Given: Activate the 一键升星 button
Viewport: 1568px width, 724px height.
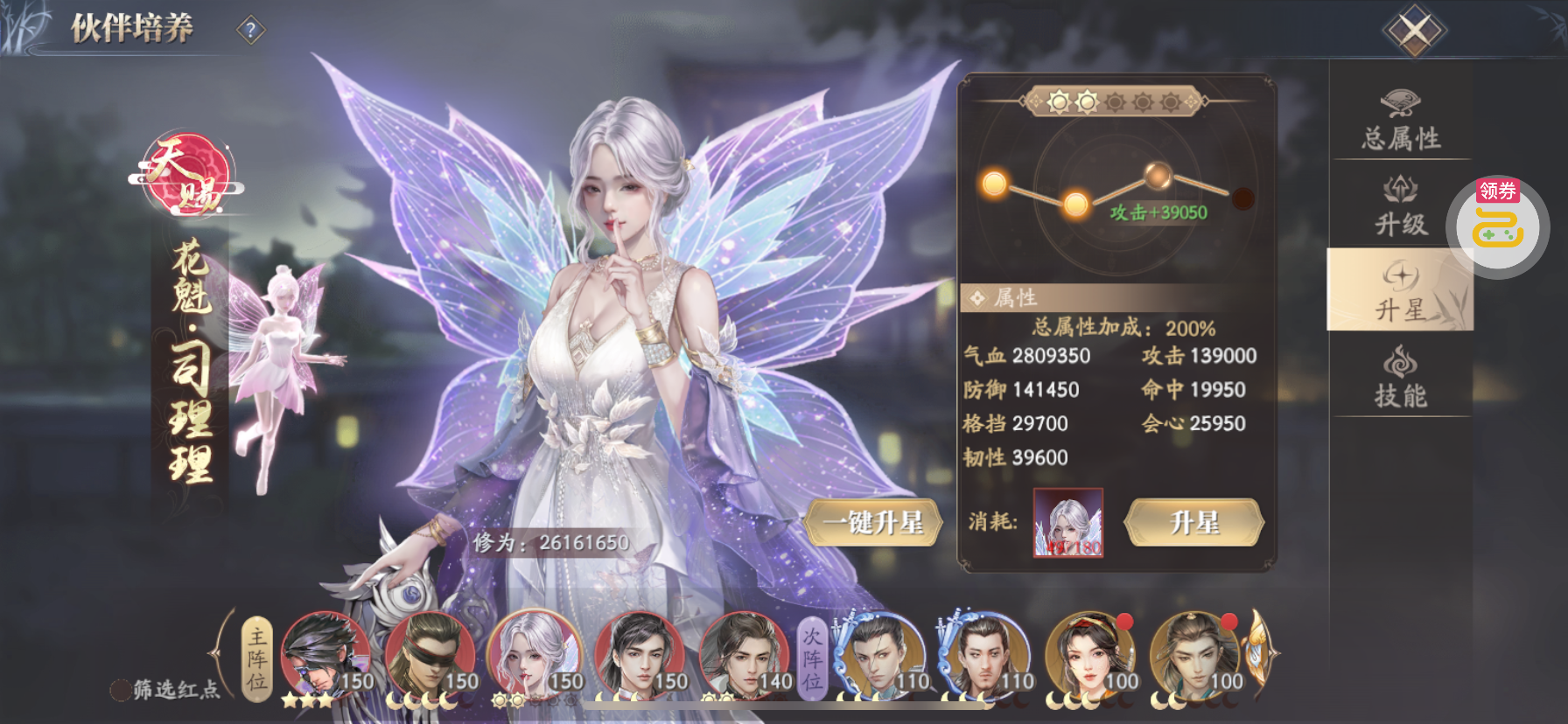Looking at the screenshot, I should click(x=872, y=523).
